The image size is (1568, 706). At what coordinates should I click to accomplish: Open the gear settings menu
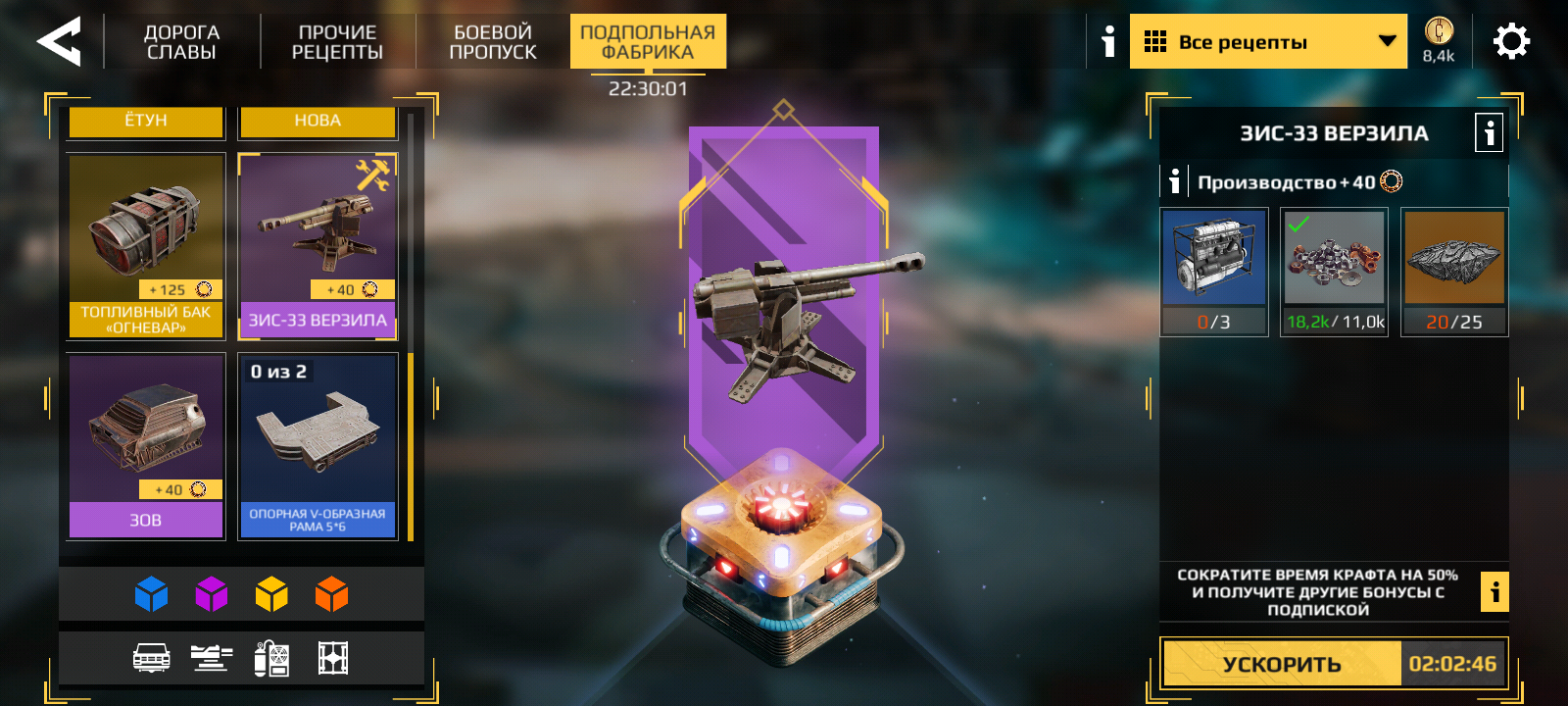click(x=1510, y=42)
